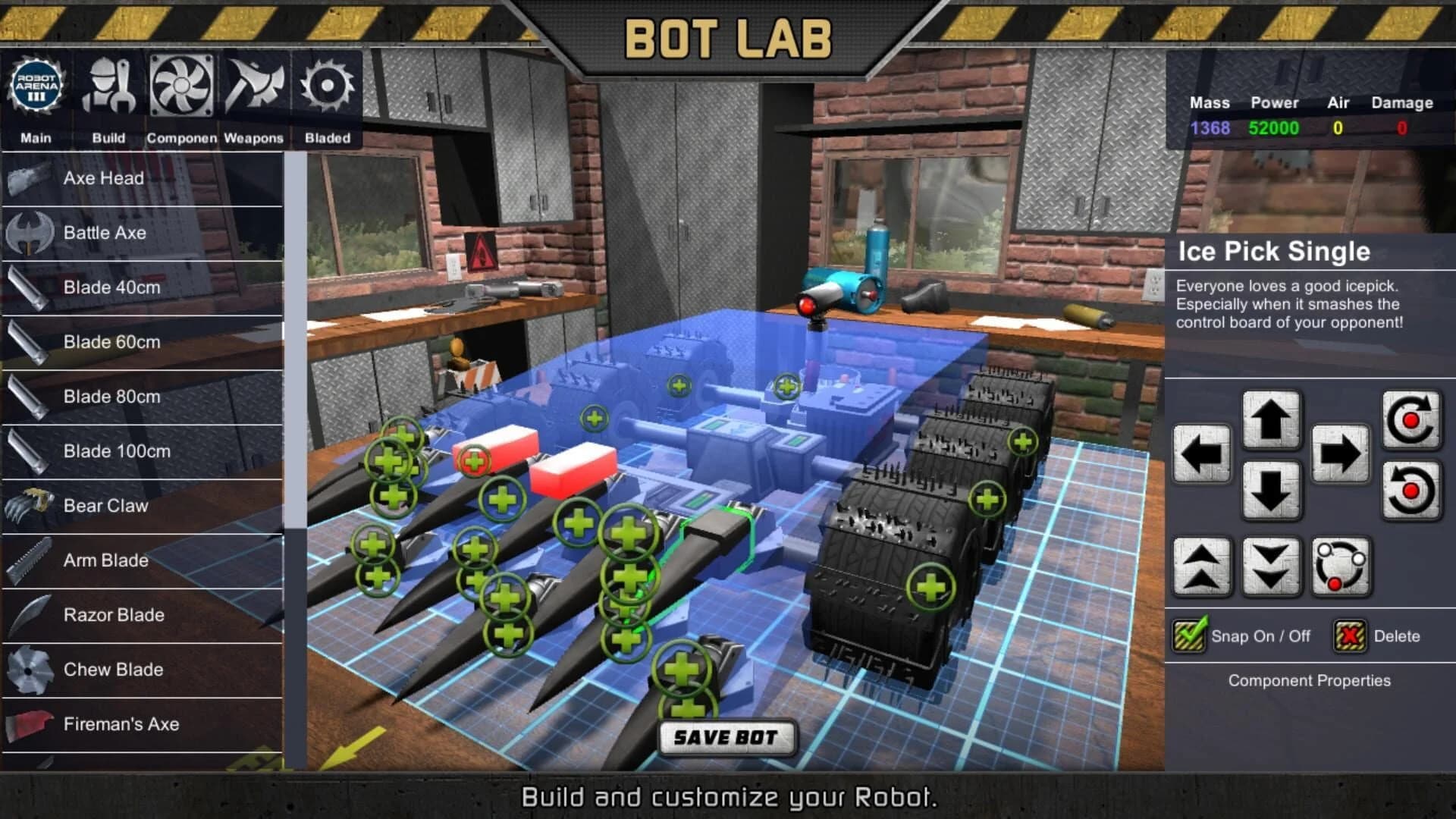Click the Robot Arena Main icon
This screenshot has width=1456, height=819.
click(36, 87)
